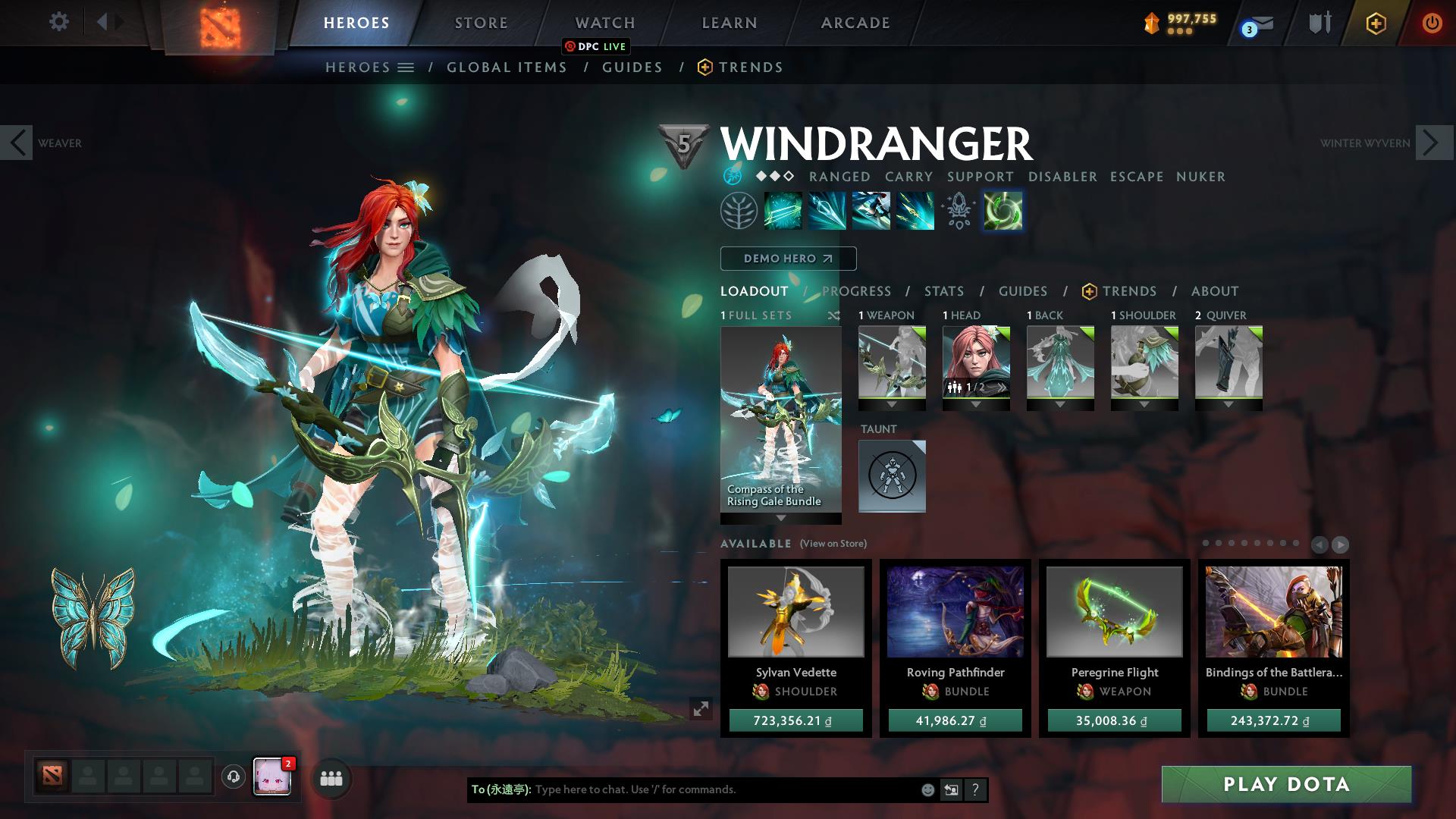Expand the Quiver slot dropdown arrow
The image size is (1456, 819).
(1228, 405)
